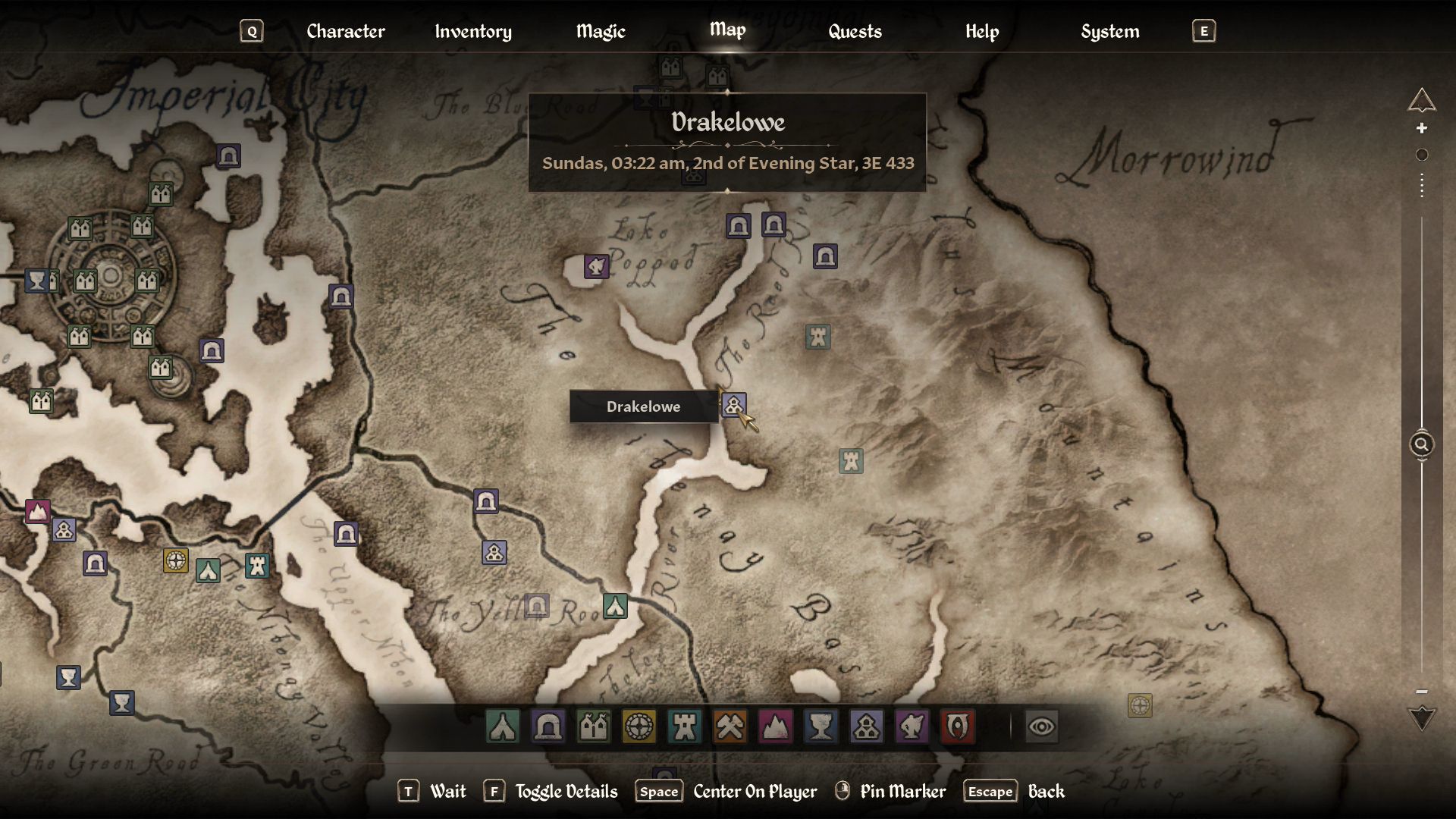Toggle the camp tent map filter
1456x819 pixels.
(x=503, y=726)
